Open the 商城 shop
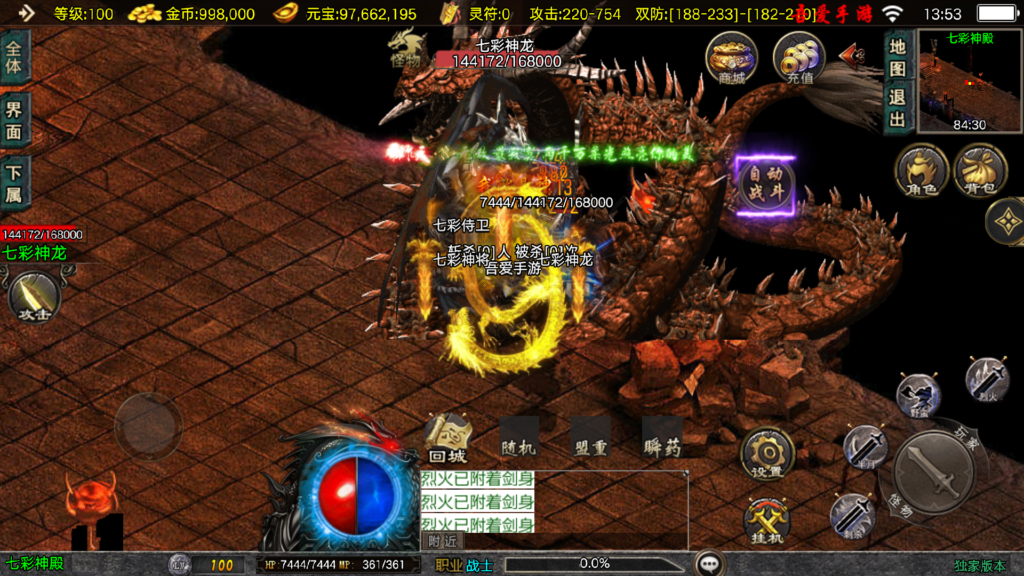 pos(731,57)
